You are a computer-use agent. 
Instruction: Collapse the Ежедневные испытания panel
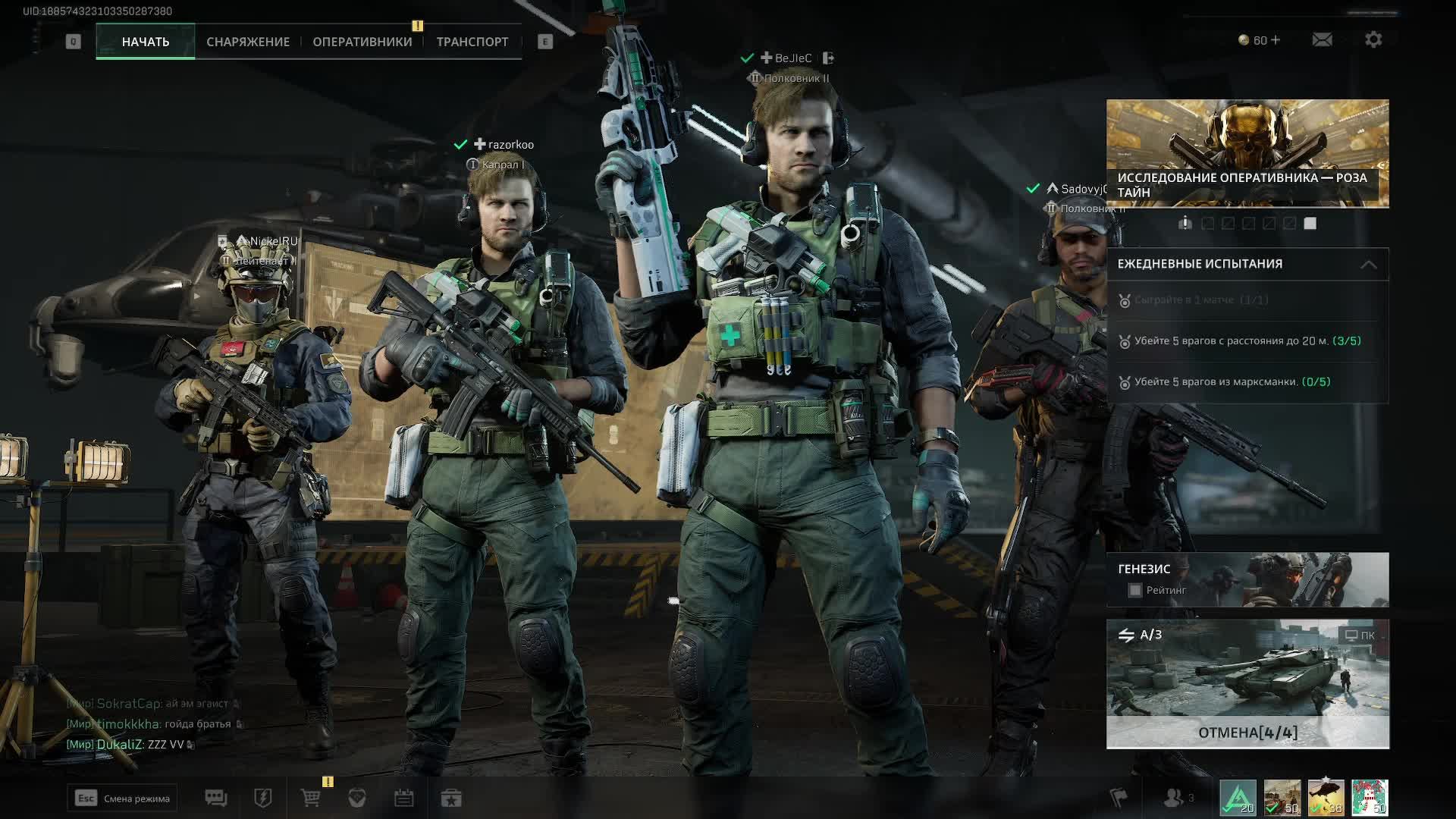[1368, 265]
